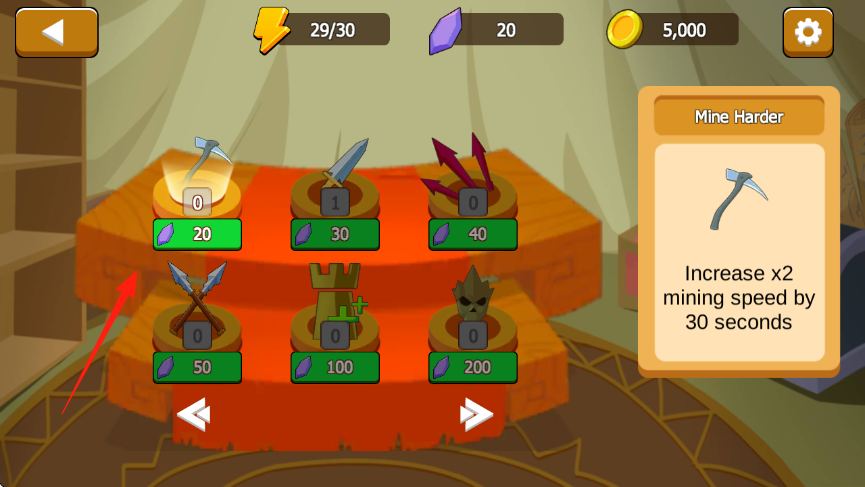The height and width of the screenshot is (487, 865).
Task: Show the next shop page
Action: (x=476, y=414)
